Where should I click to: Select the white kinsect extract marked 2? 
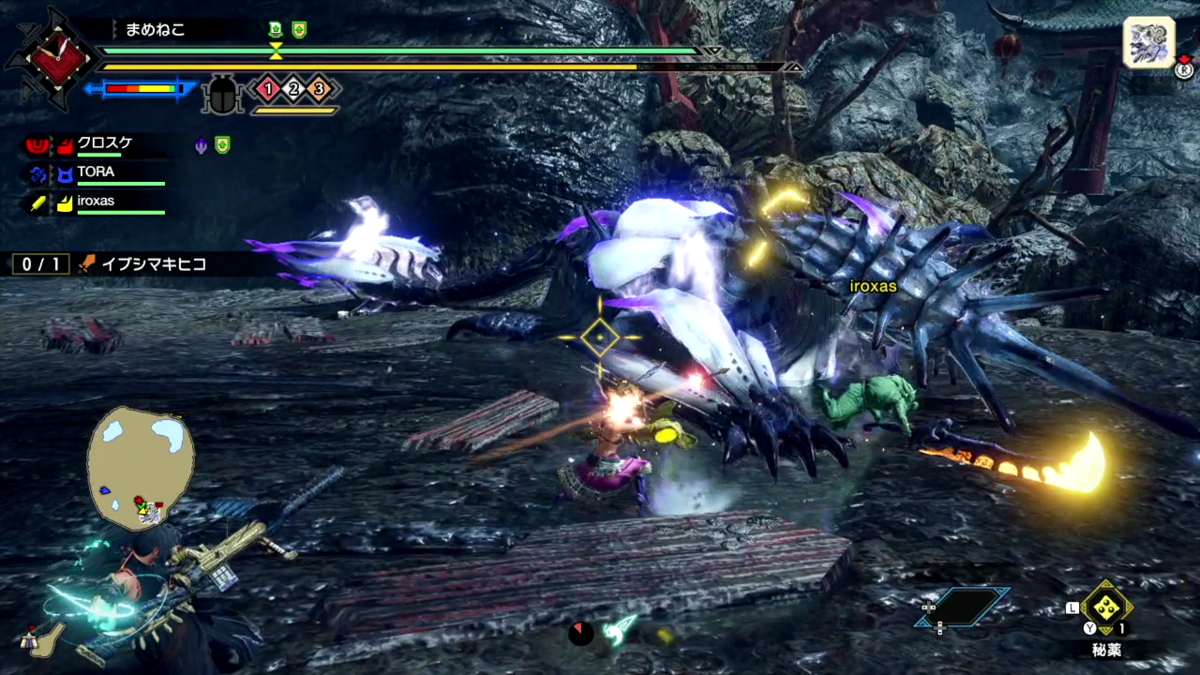[293, 89]
